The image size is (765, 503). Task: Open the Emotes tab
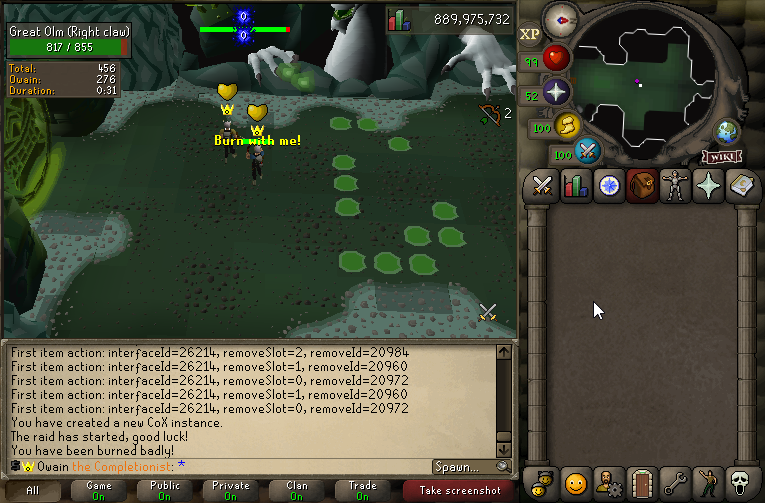coord(708,483)
